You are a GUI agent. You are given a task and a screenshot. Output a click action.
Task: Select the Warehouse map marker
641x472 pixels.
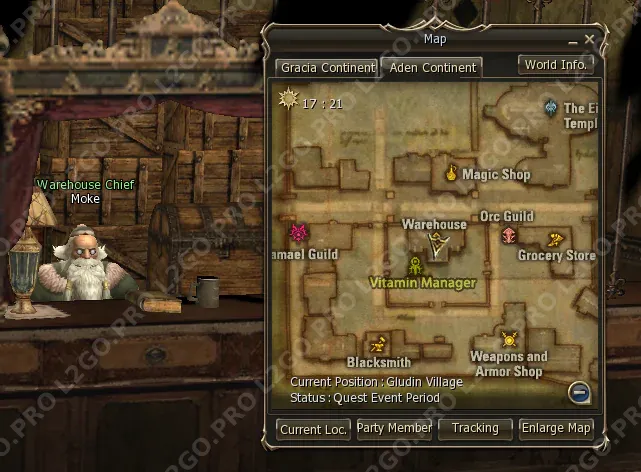tap(436, 240)
